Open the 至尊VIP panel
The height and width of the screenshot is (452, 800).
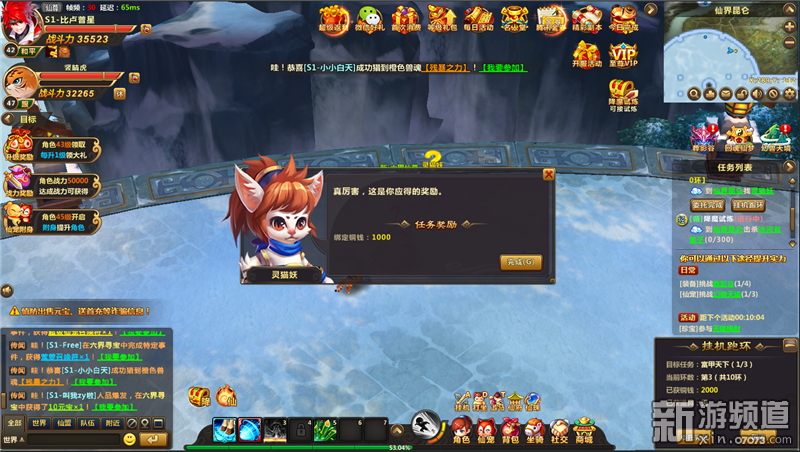624,54
